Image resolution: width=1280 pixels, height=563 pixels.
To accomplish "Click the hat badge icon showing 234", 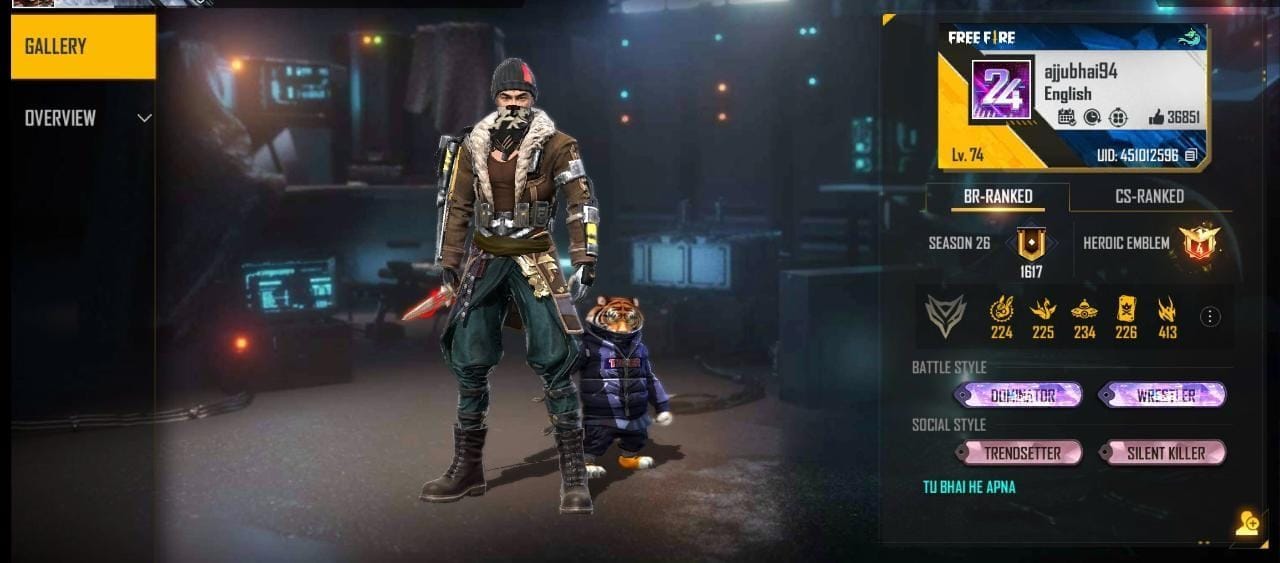I will click(1084, 310).
